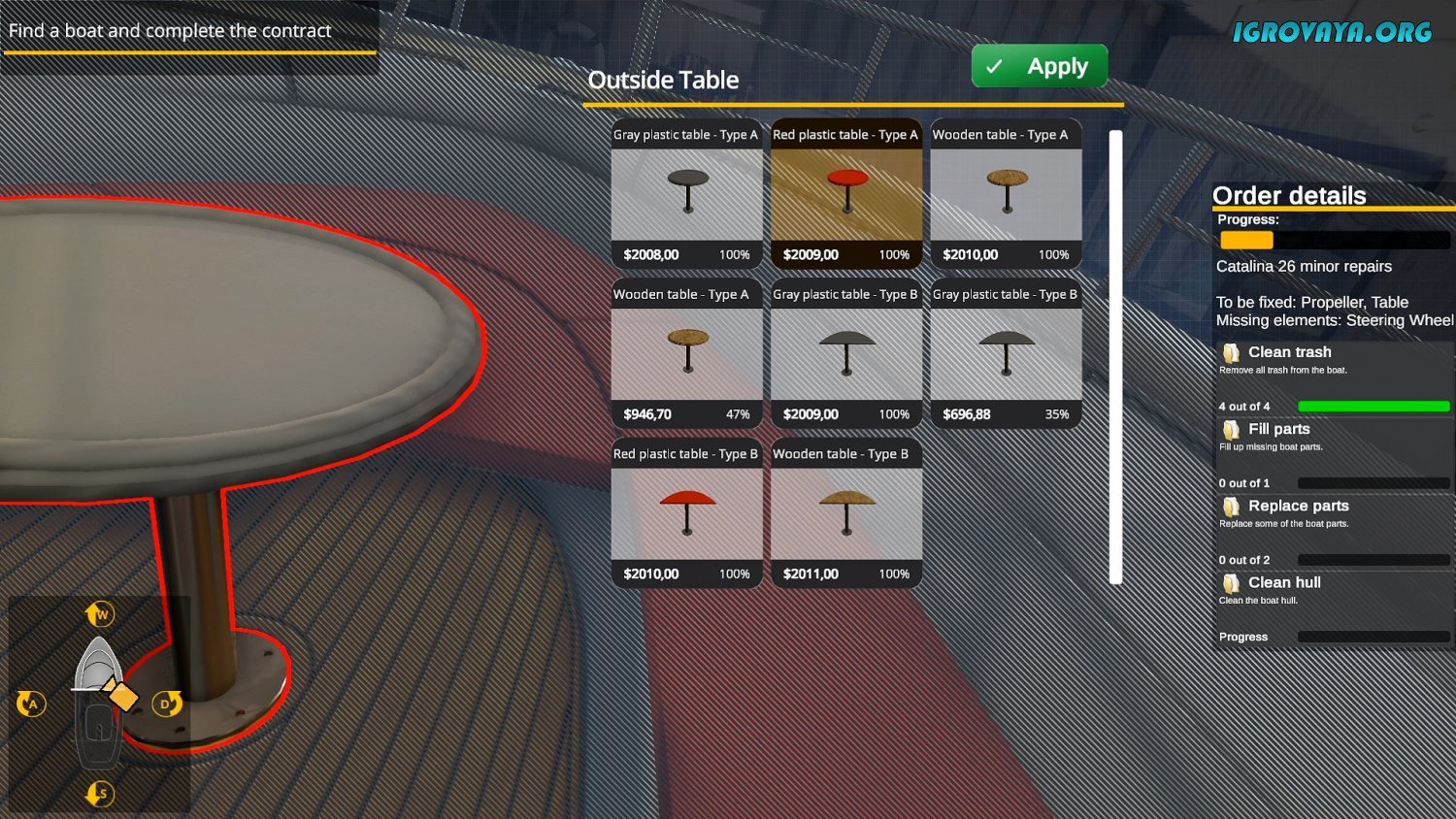Click the table list scrollbar
Viewport: 1456px width, 819px height.
tap(1115, 357)
